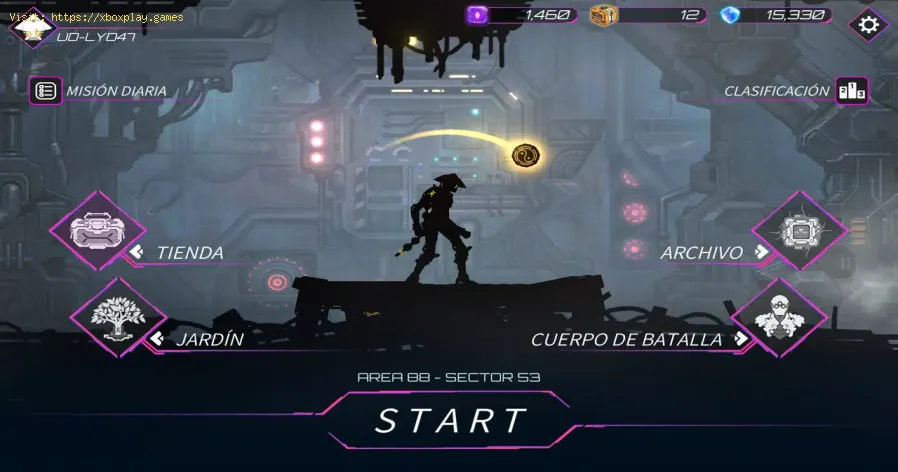Image resolution: width=898 pixels, height=472 pixels.
Task: Open the Jardín tree menu
Action: point(117,318)
